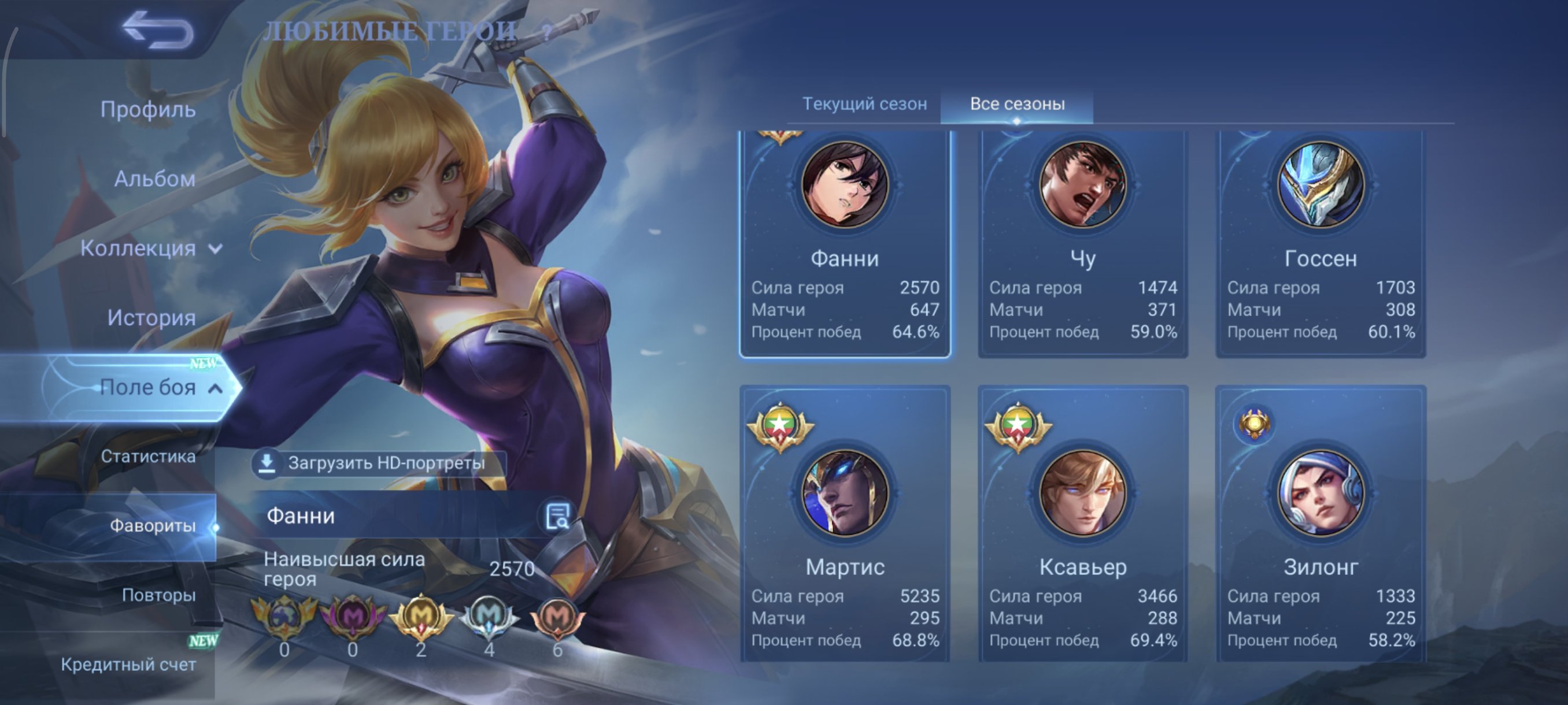The image size is (1568, 705).
Task: Open the История section
Action: point(151,317)
